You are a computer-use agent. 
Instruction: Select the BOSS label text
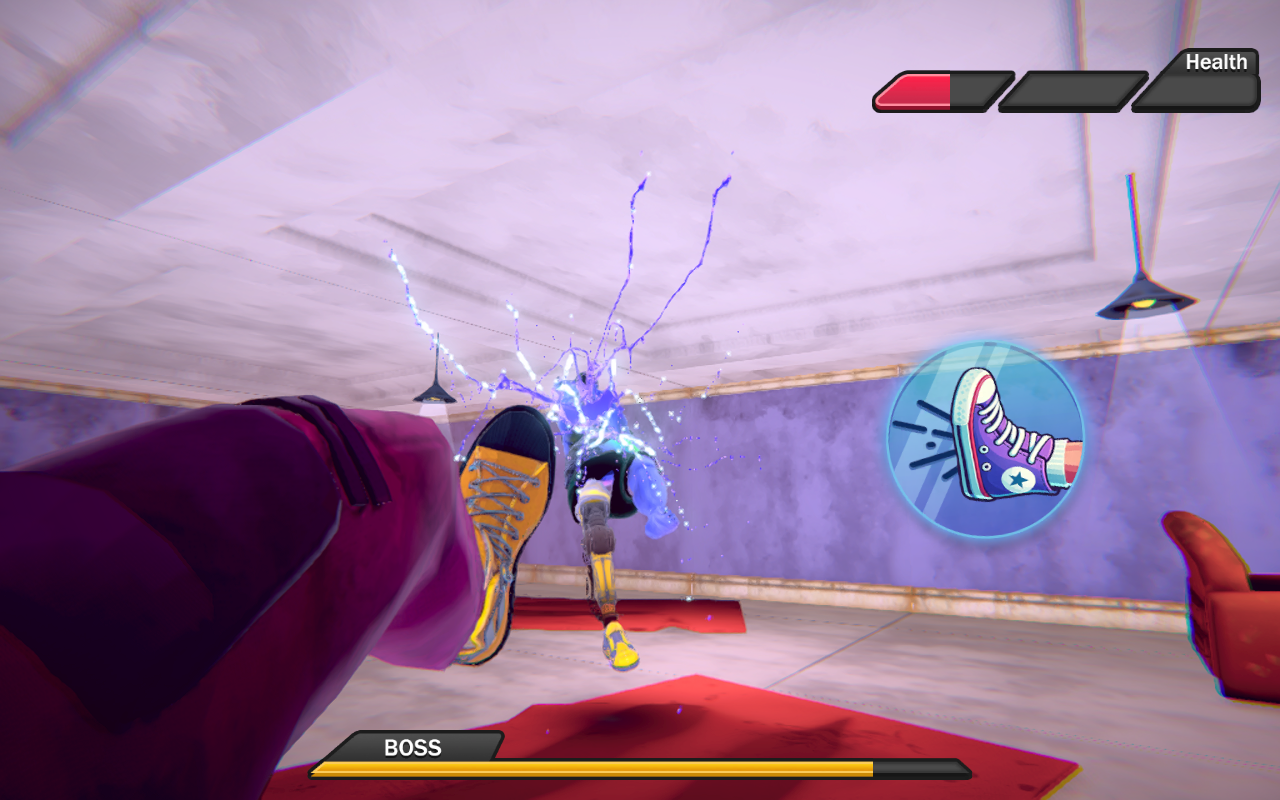pos(413,748)
